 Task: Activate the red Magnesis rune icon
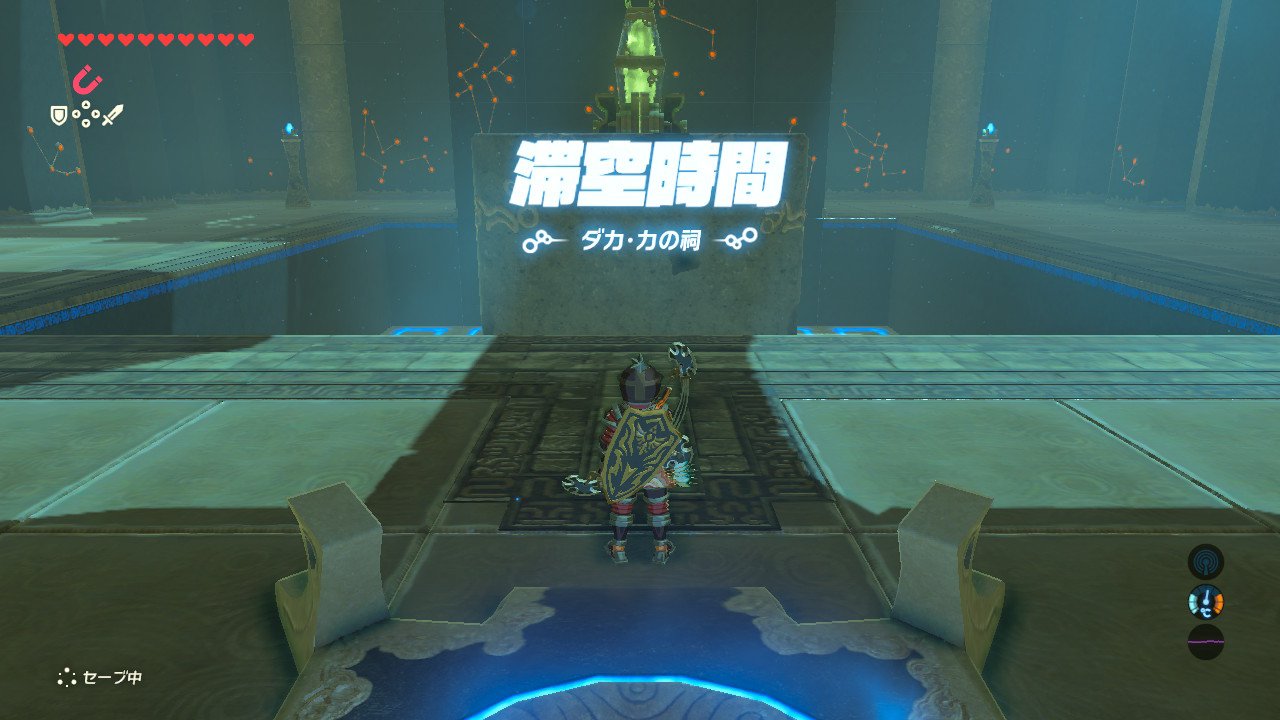(x=88, y=79)
